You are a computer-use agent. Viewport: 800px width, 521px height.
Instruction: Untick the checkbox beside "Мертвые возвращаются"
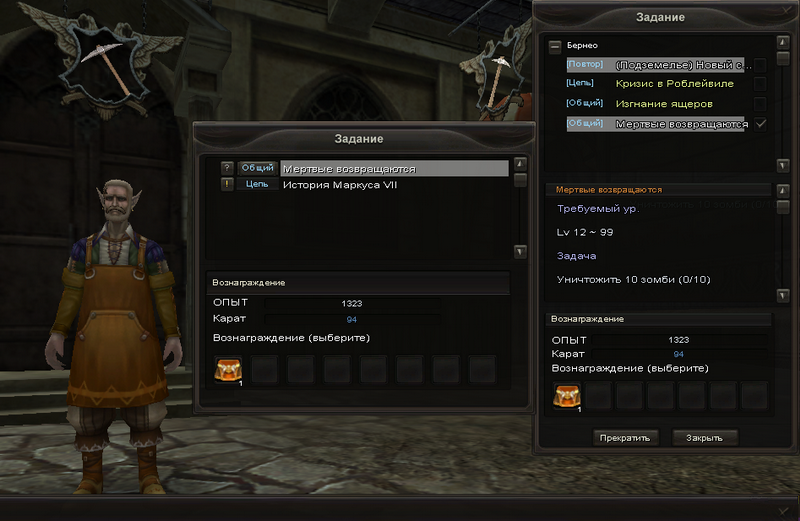click(761, 124)
